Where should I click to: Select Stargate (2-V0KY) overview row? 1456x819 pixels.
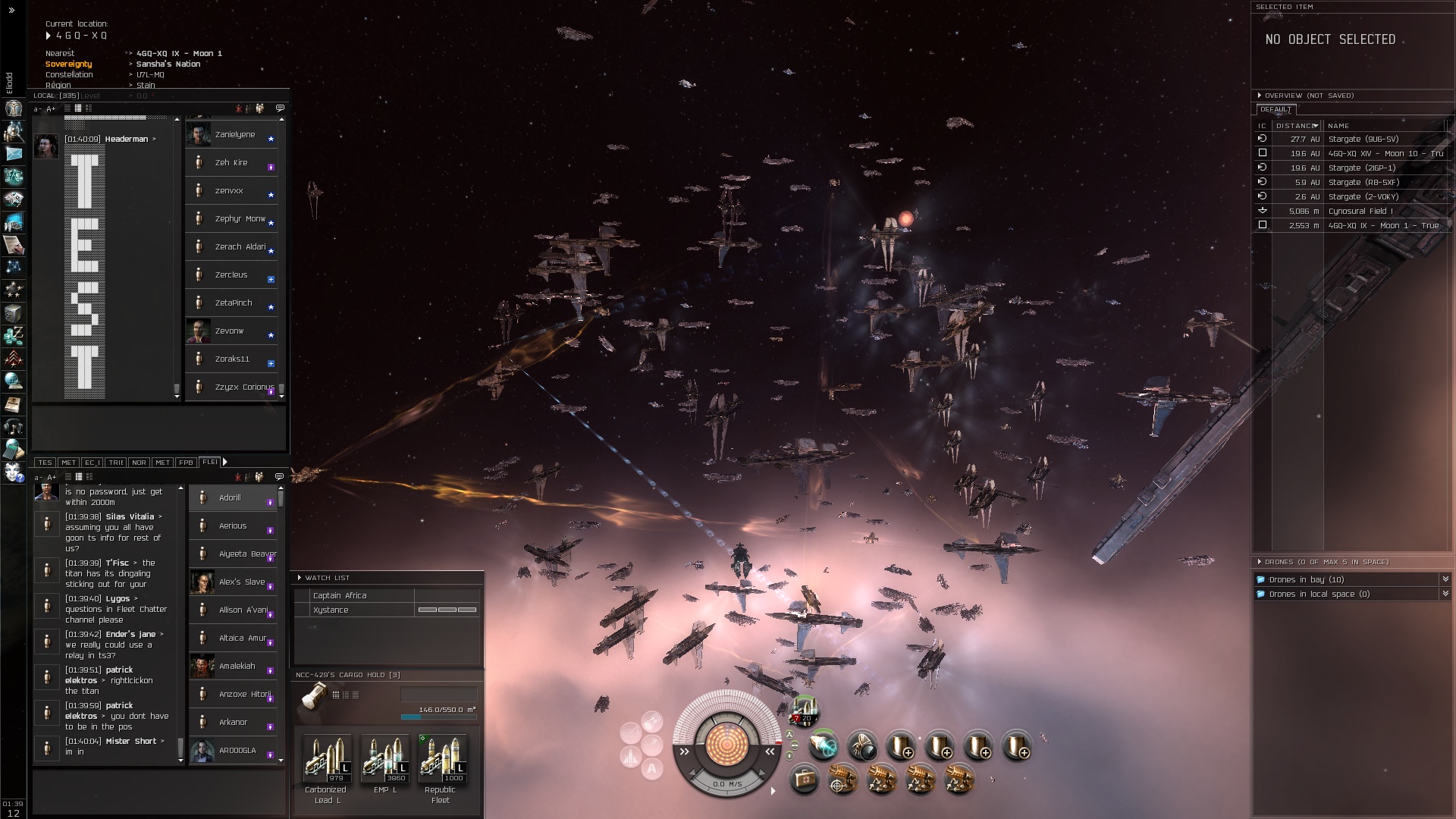click(1363, 196)
